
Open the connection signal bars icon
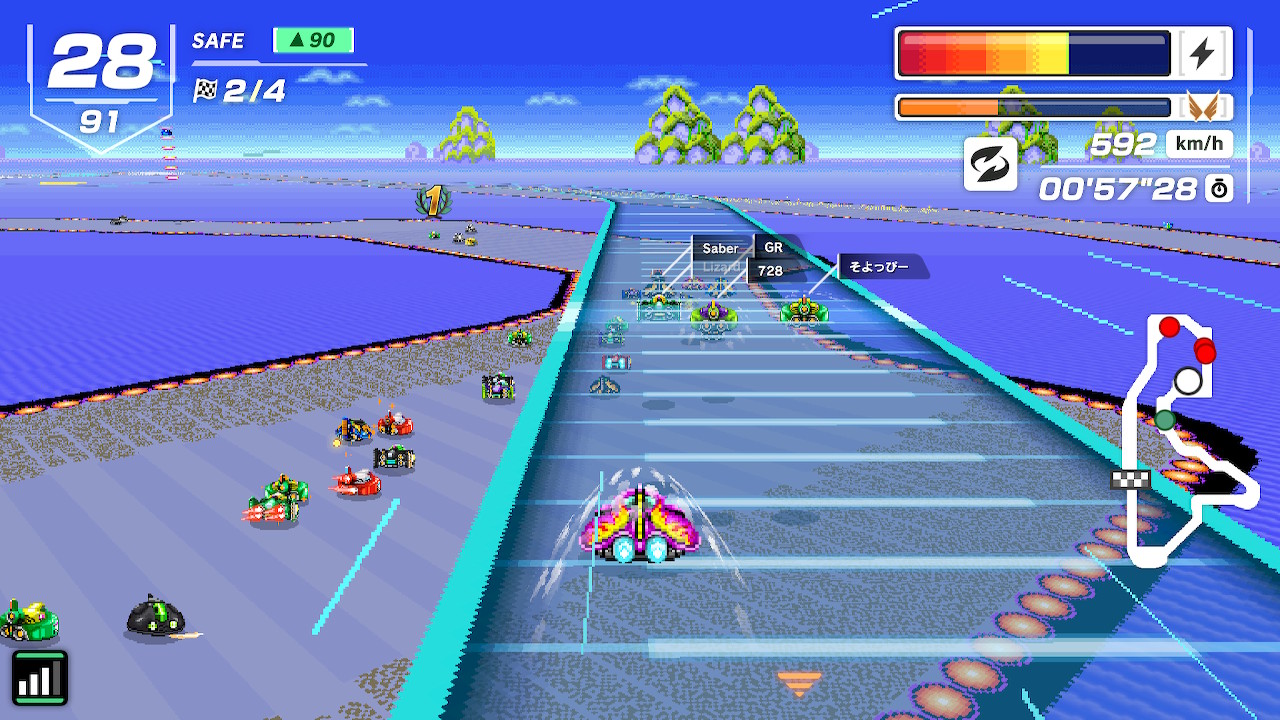pyautogui.click(x=40, y=677)
